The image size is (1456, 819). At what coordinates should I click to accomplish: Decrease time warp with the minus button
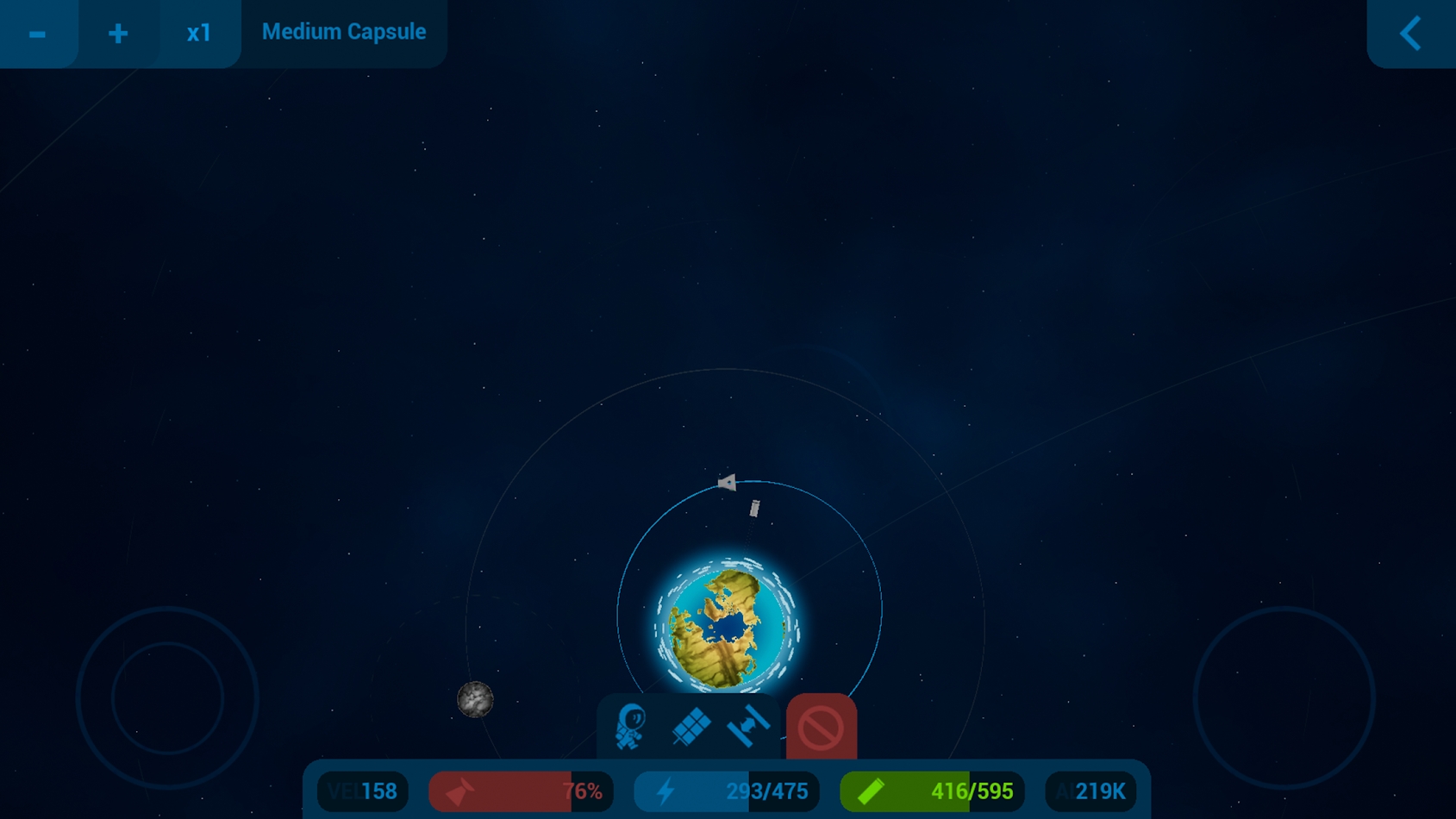tap(37, 34)
